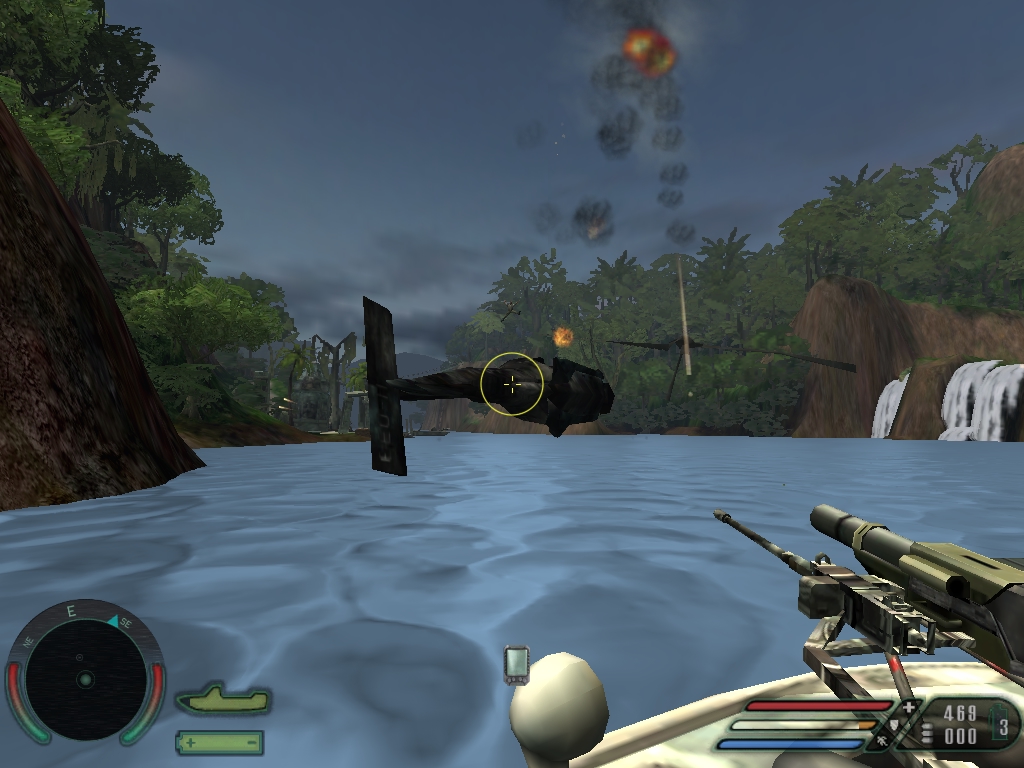Click the circular radar compass

pos(85,678)
